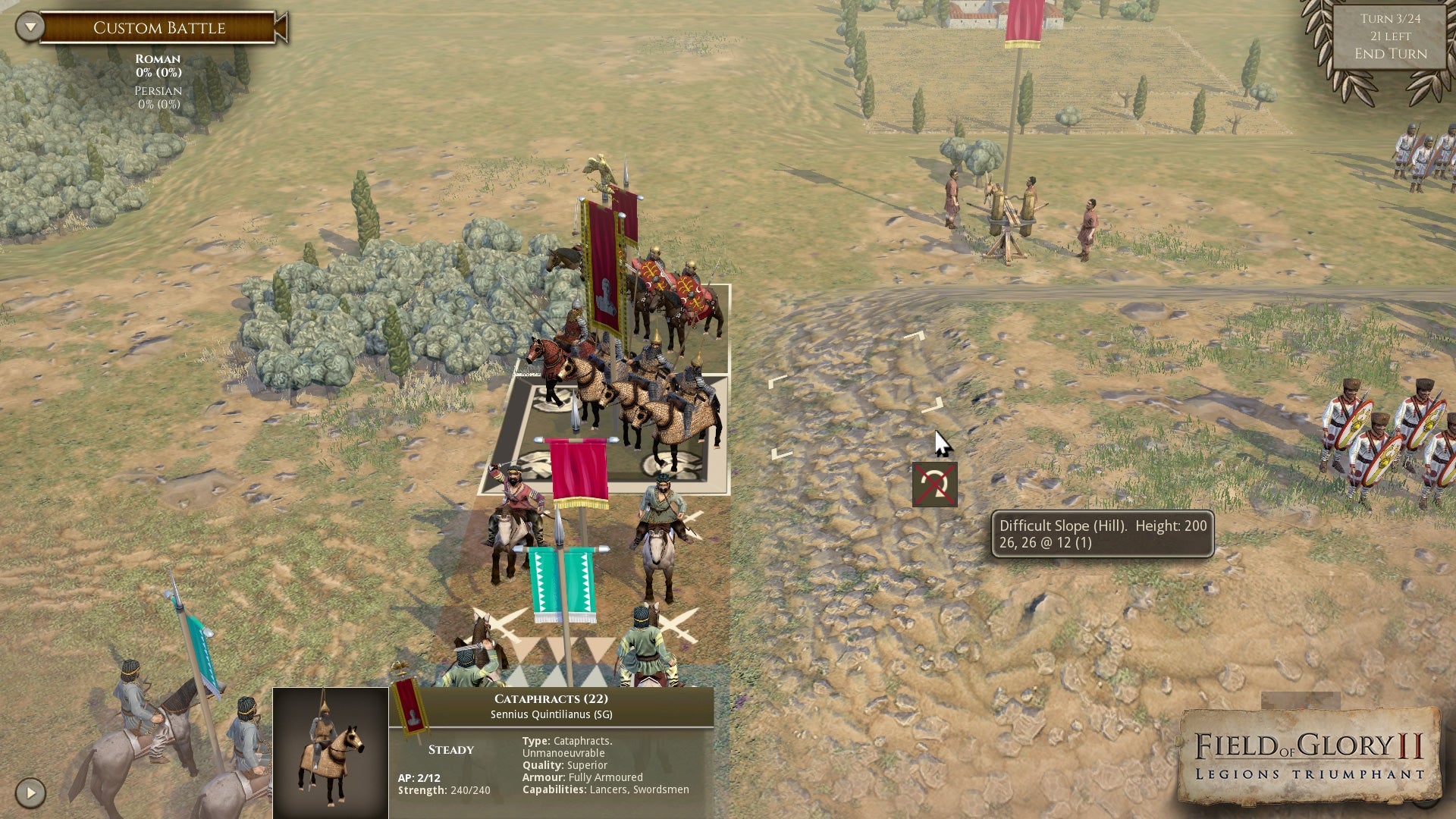Click the crossed-out red movement marker icon
The image size is (1456, 819).
(934, 484)
